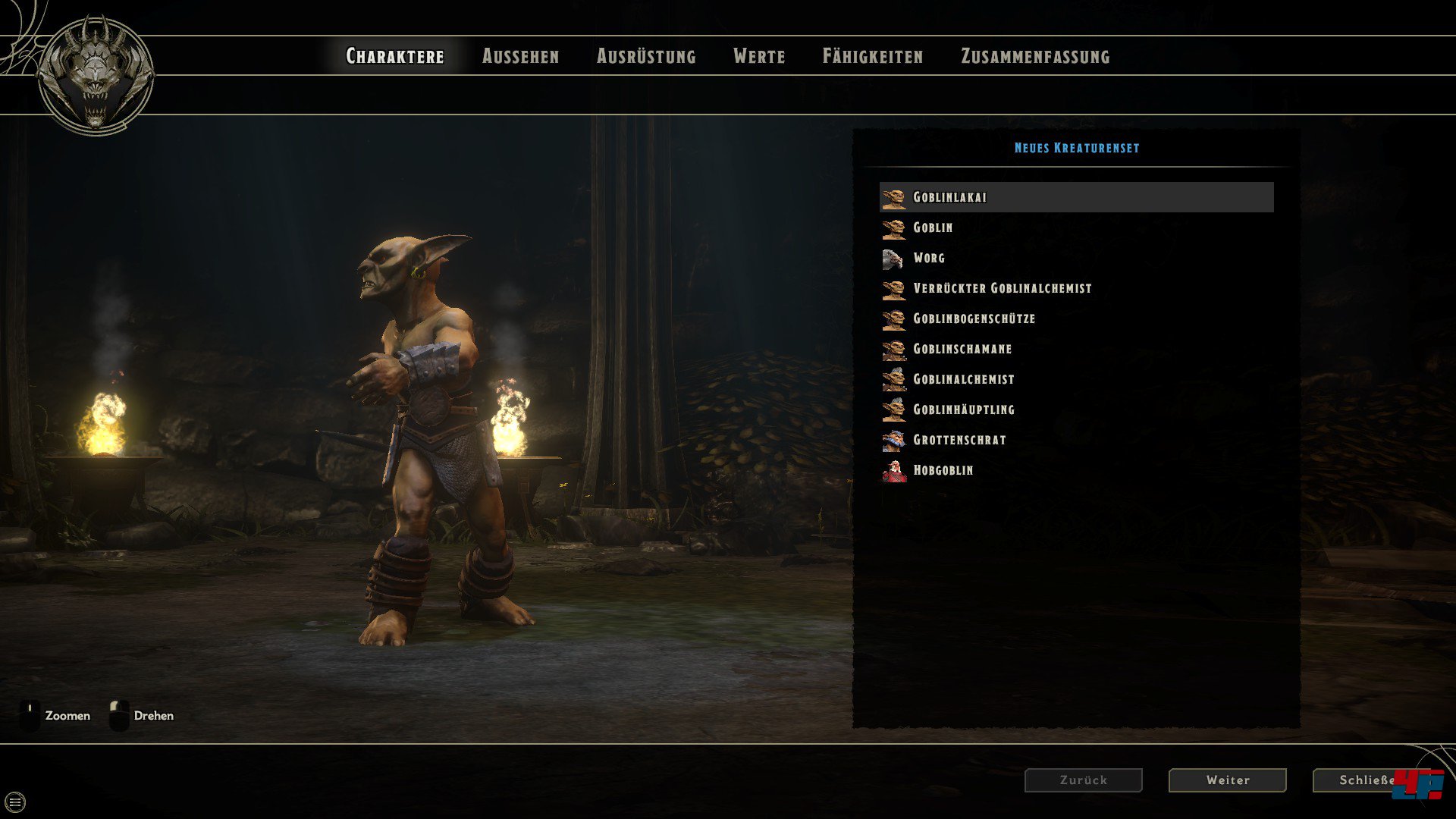
Task: Click the Weiter button
Action: [1227, 780]
